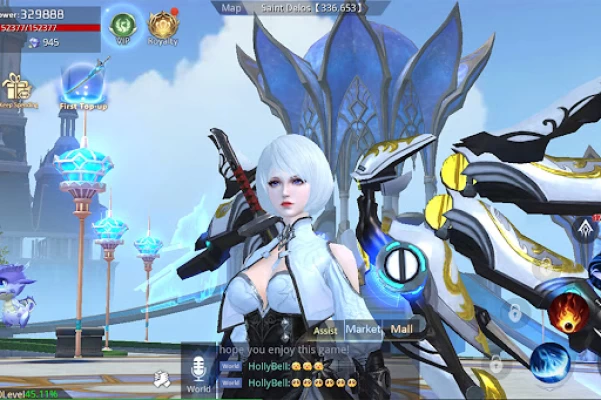Open the Keep Spending gift box
This screenshot has width=601, height=400.
tap(16, 88)
